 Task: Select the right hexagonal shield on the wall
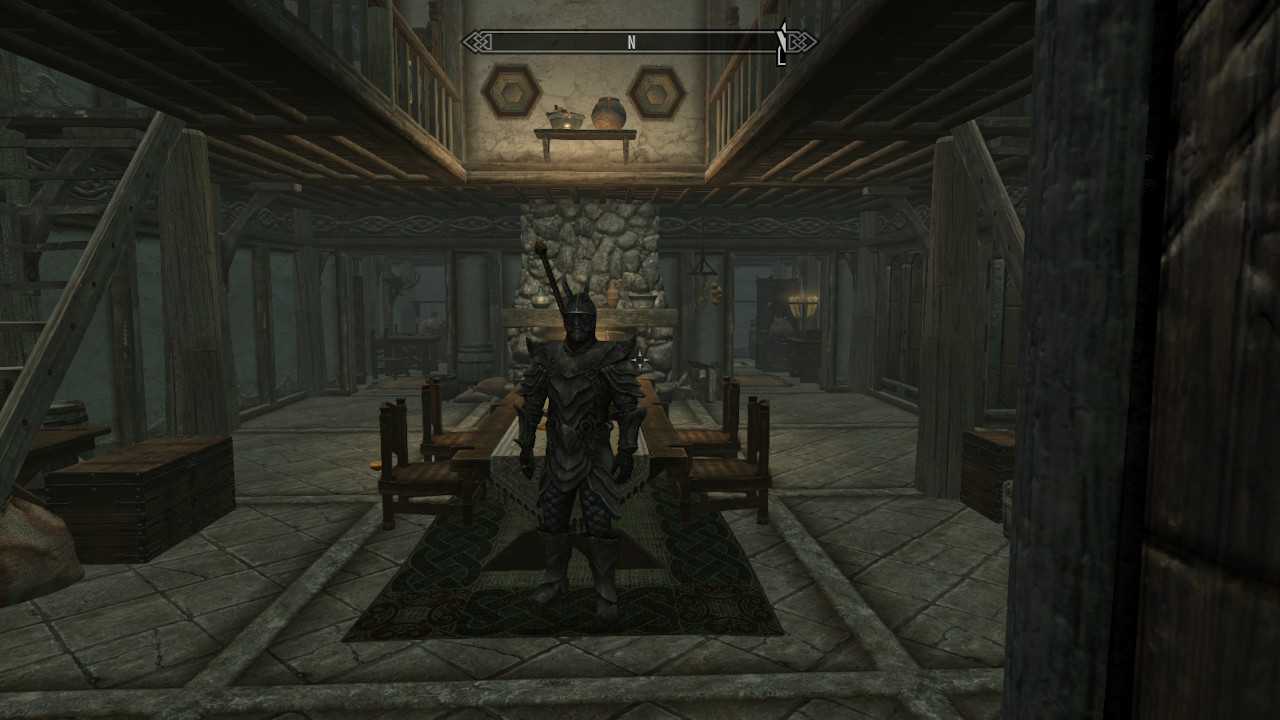(x=658, y=91)
